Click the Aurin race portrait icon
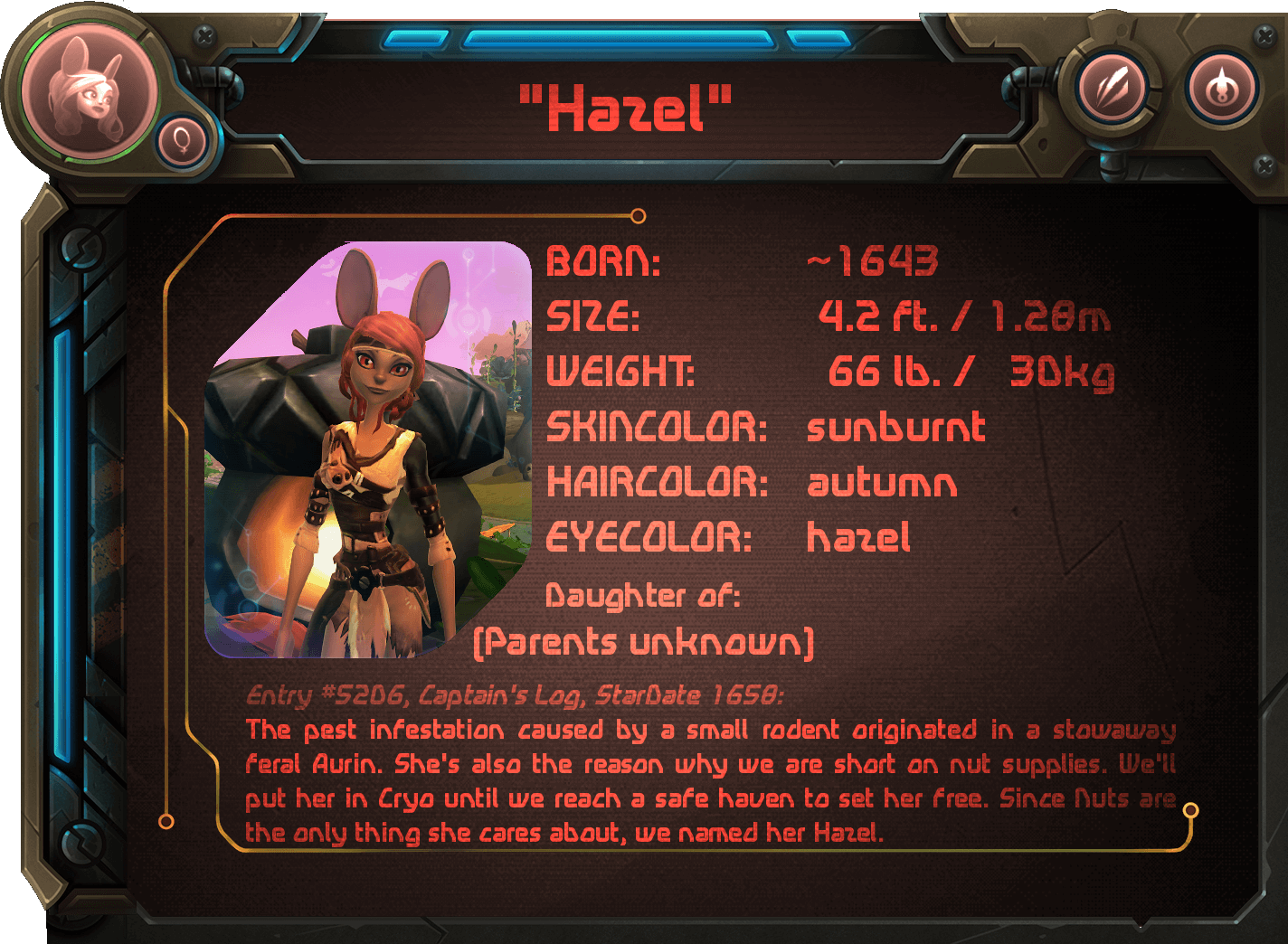Viewport: 1288px width, 944px height. click(90, 92)
